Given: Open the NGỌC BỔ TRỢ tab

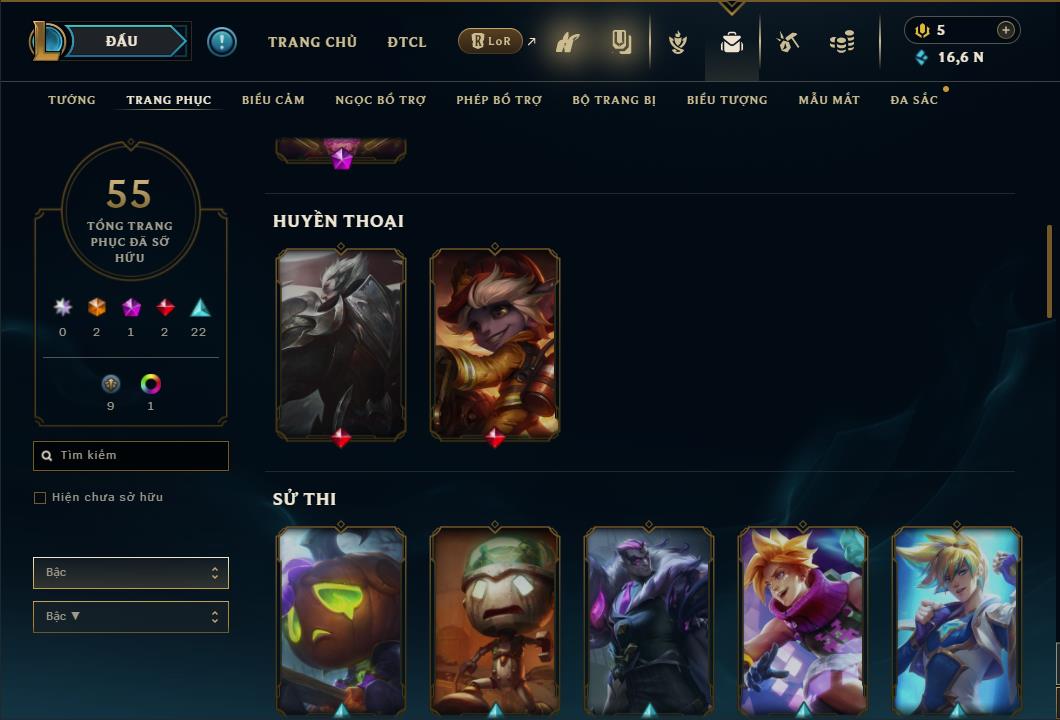Looking at the screenshot, I should [x=380, y=100].
